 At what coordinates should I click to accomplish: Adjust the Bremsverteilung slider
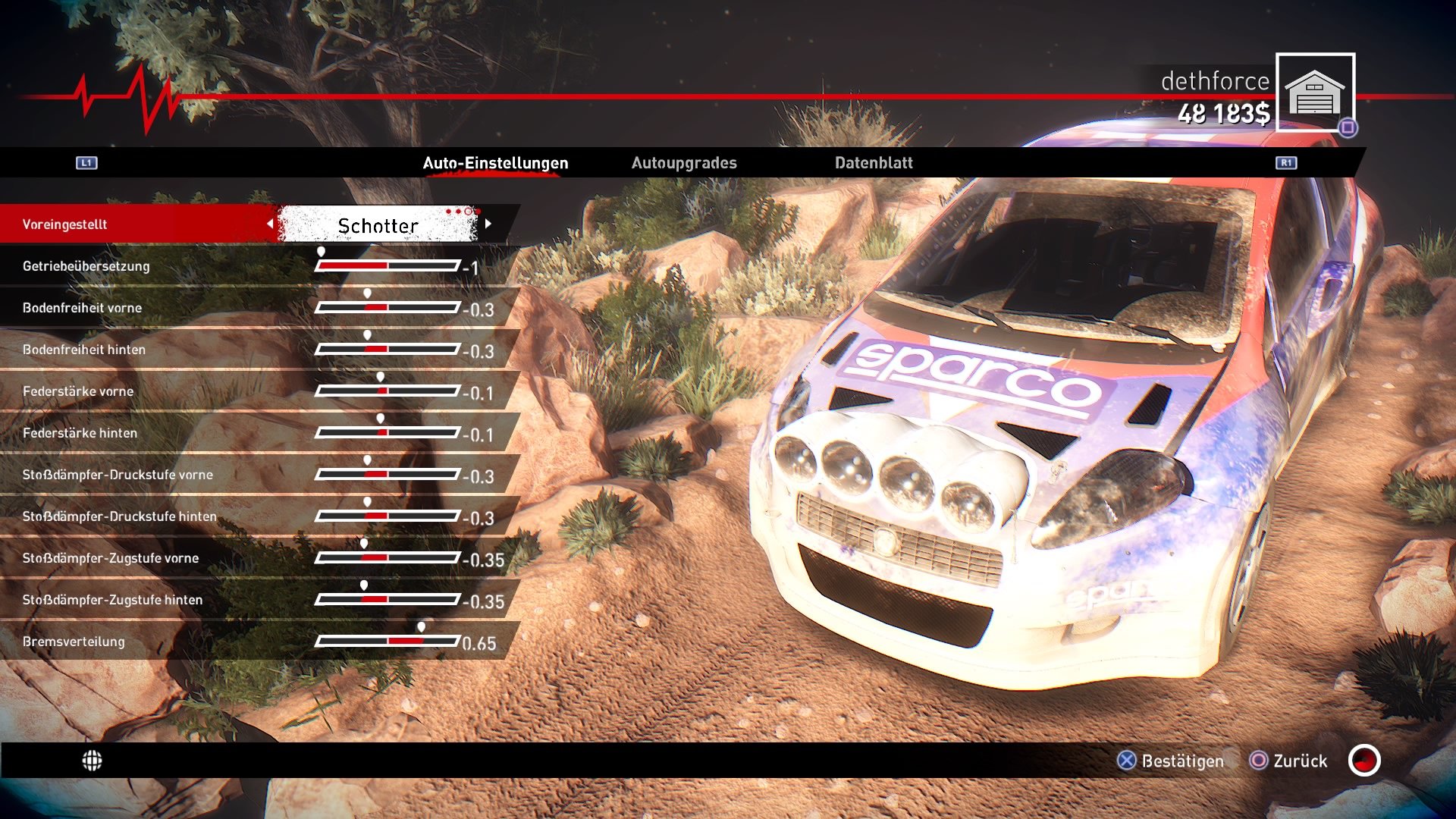click(x=389, y=641)
